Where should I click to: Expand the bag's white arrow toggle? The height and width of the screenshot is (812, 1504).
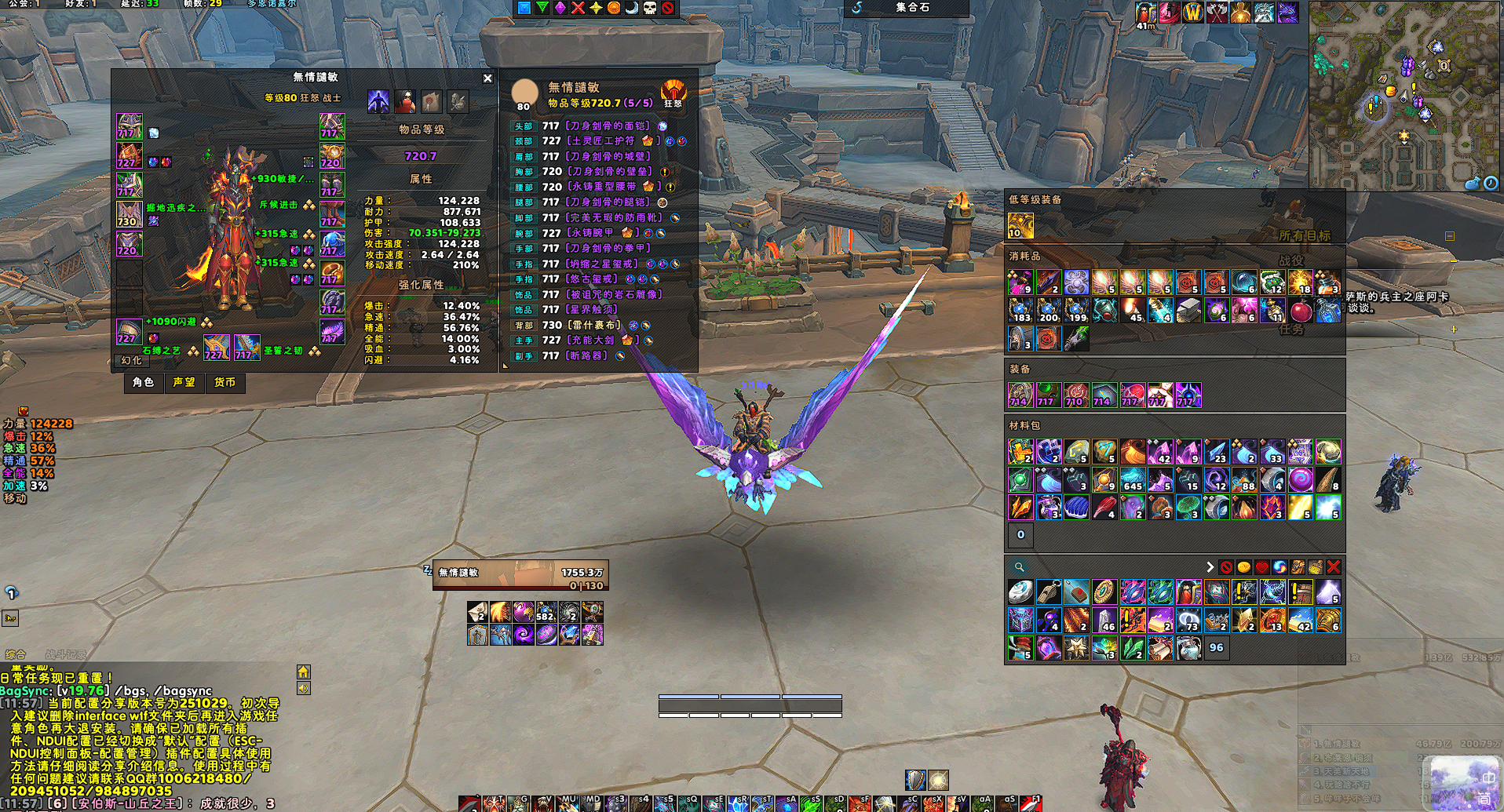pos(1210,566)
